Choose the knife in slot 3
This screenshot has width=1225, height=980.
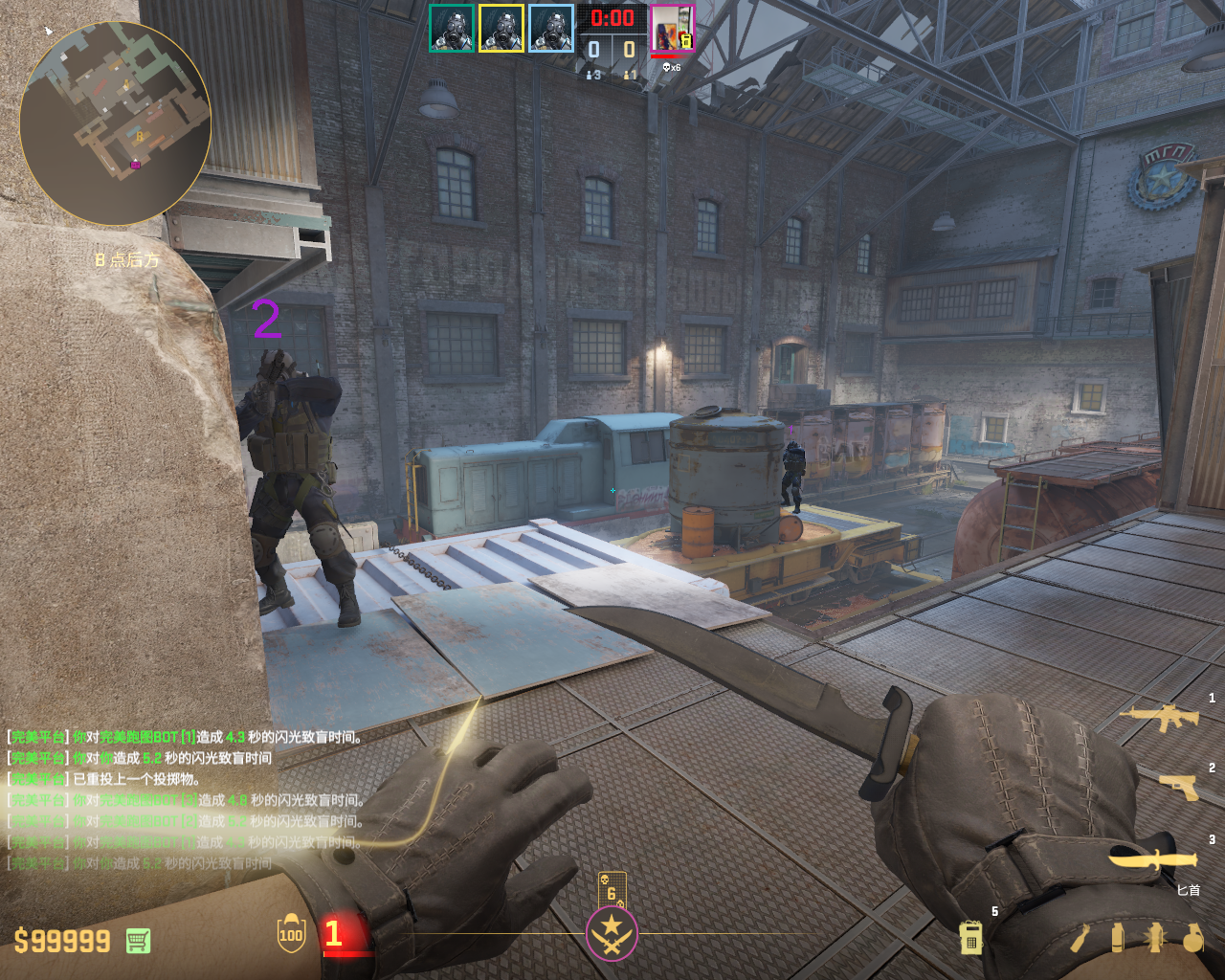pyautogui.click(x=1153, y=857)
